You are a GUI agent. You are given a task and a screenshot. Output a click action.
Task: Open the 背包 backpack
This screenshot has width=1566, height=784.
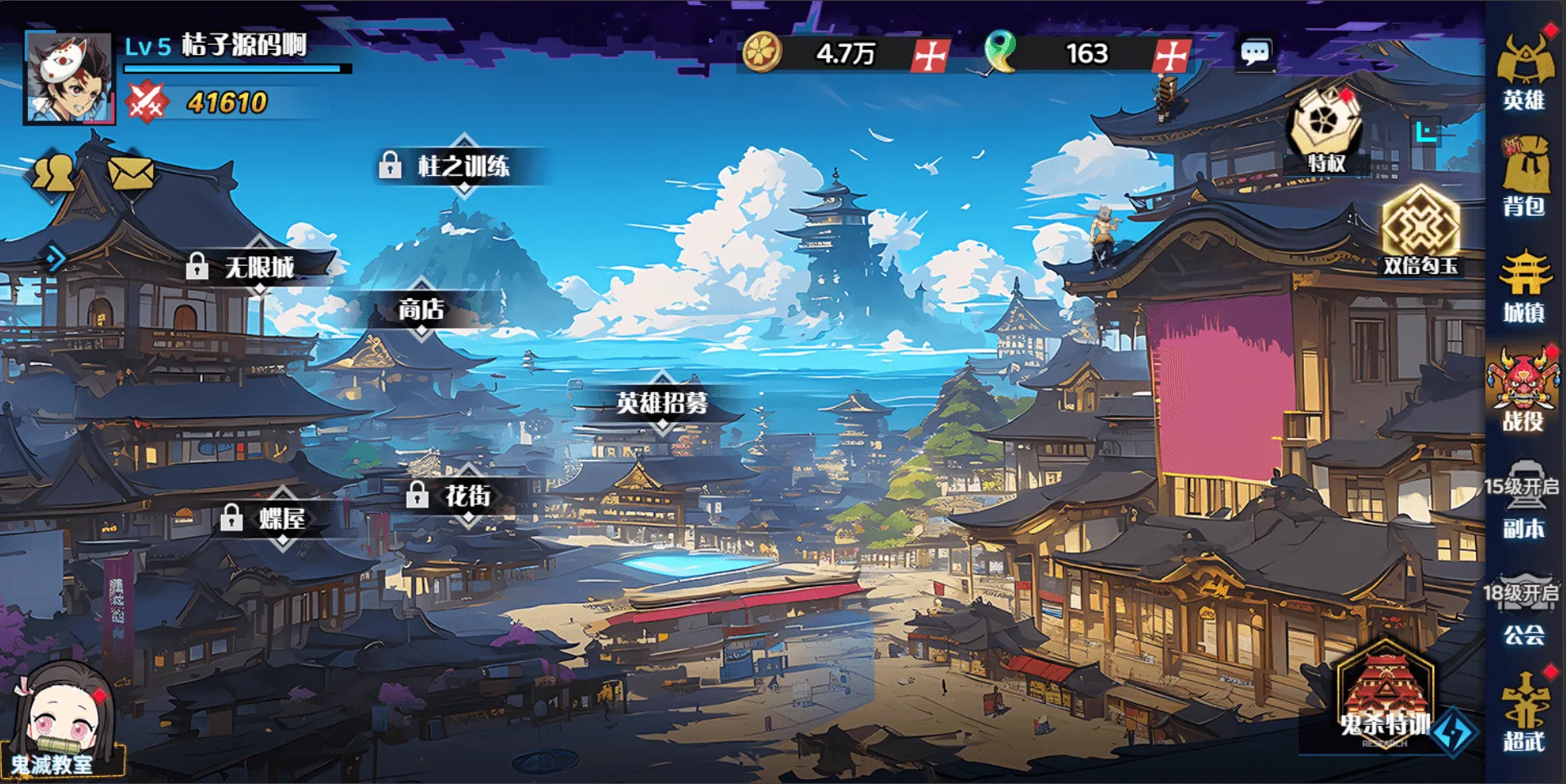click(1523, 177)
